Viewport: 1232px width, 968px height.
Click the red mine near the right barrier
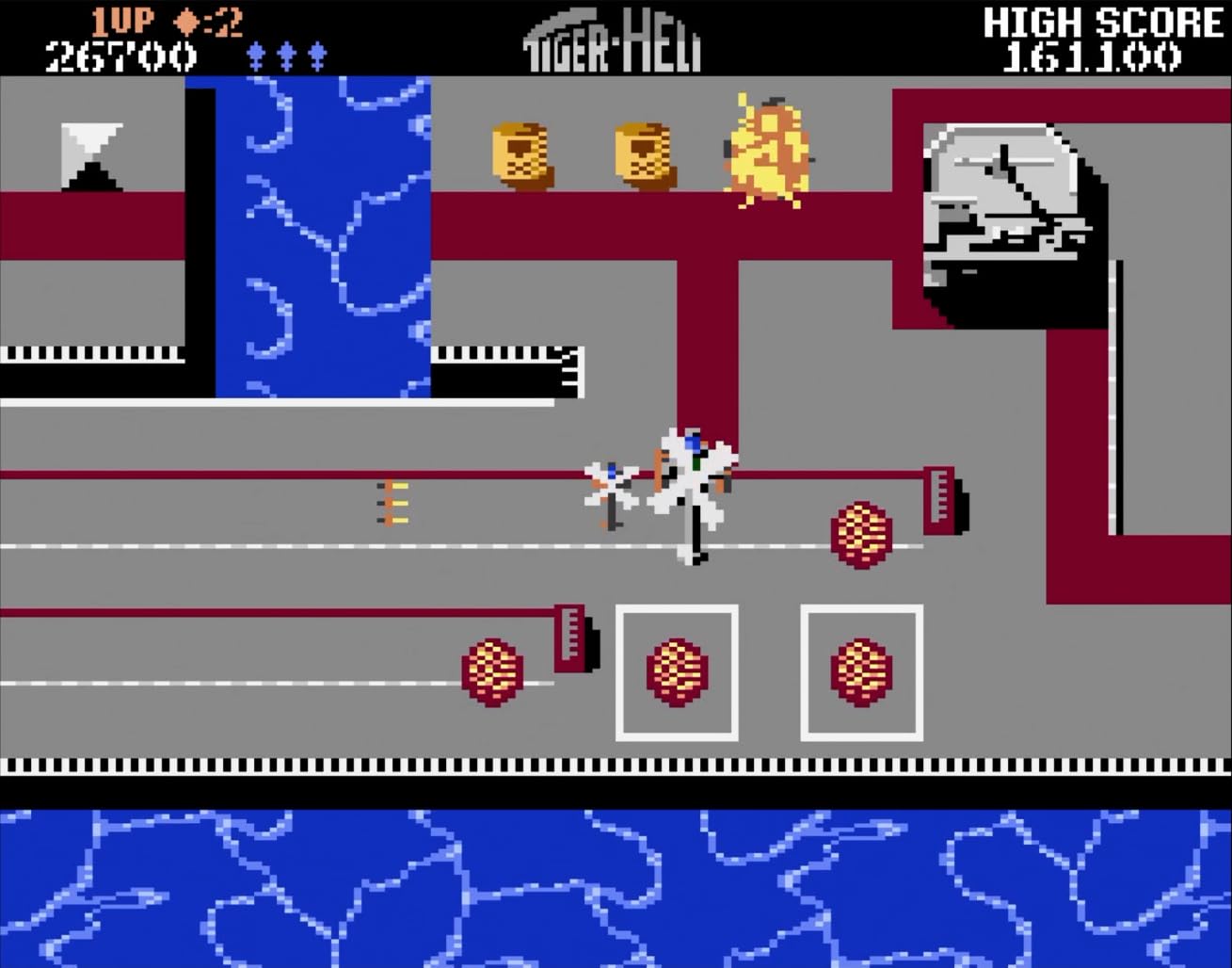pos(859,535)
